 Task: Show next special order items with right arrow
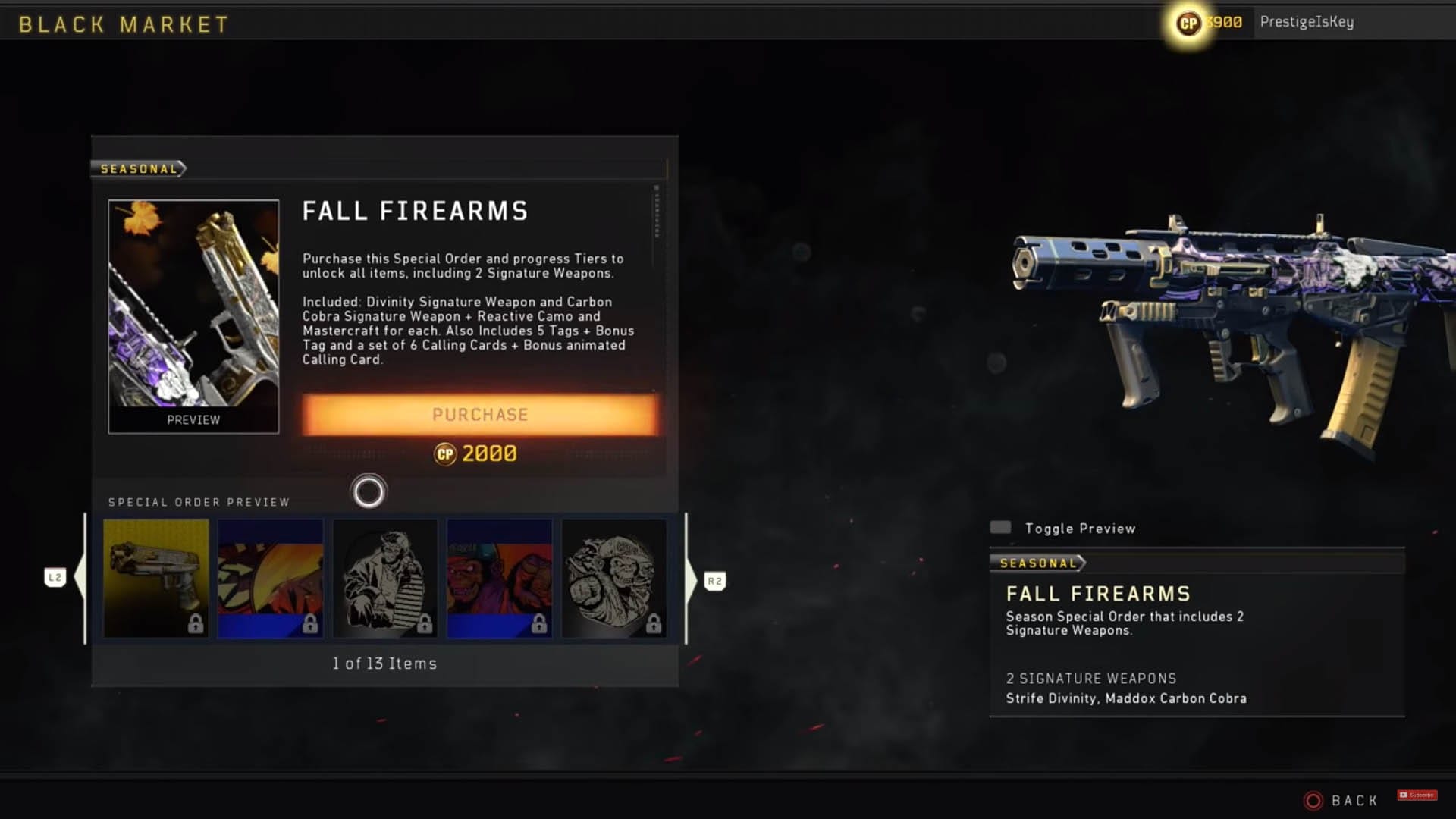[692, 581]
